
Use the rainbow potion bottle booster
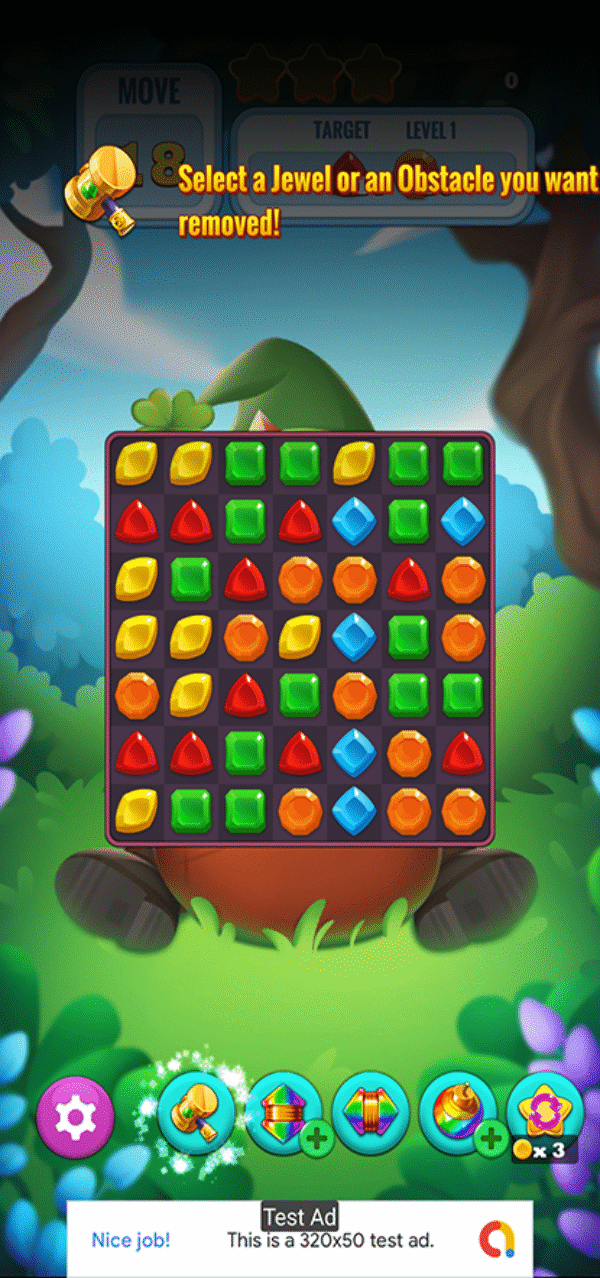pyautogui.click(x=457, y=1112)
